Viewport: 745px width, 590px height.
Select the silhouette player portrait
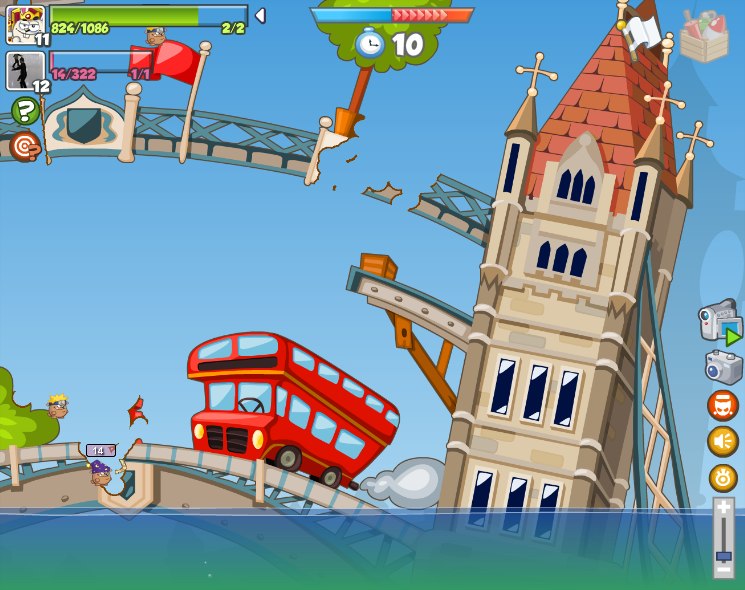pos(25,71)
